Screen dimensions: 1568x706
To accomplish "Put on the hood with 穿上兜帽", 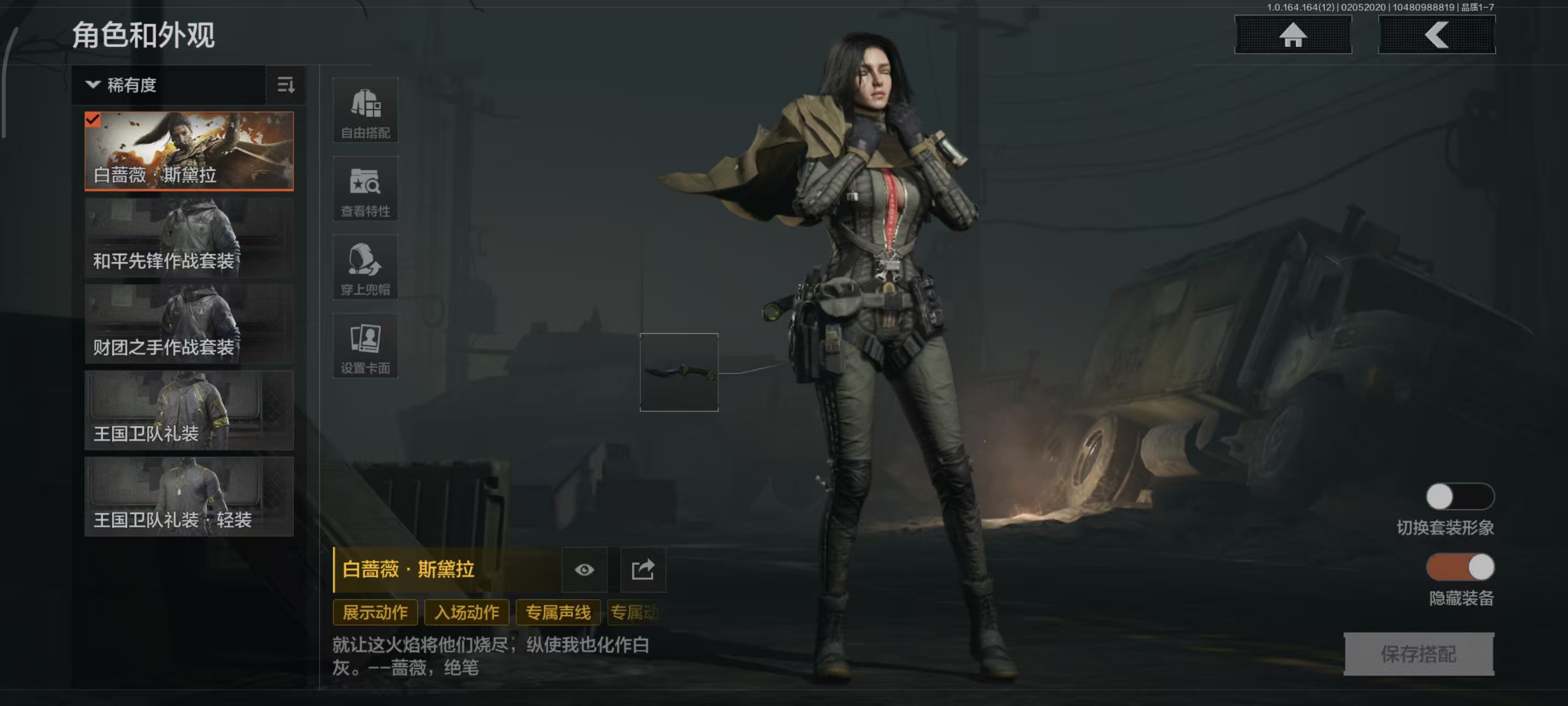I will pos(365,268).
